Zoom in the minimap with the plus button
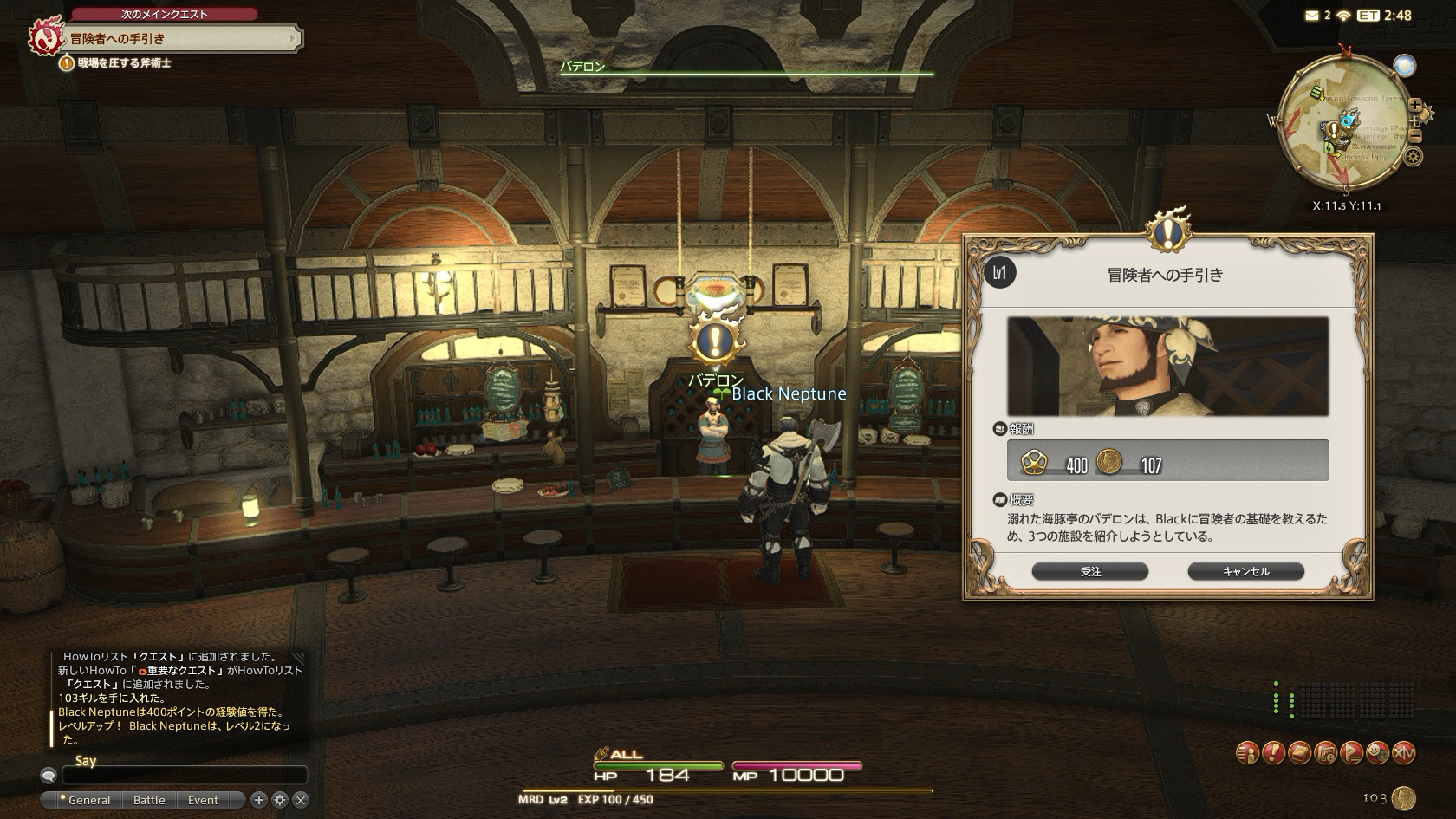 click(1415, 106)
